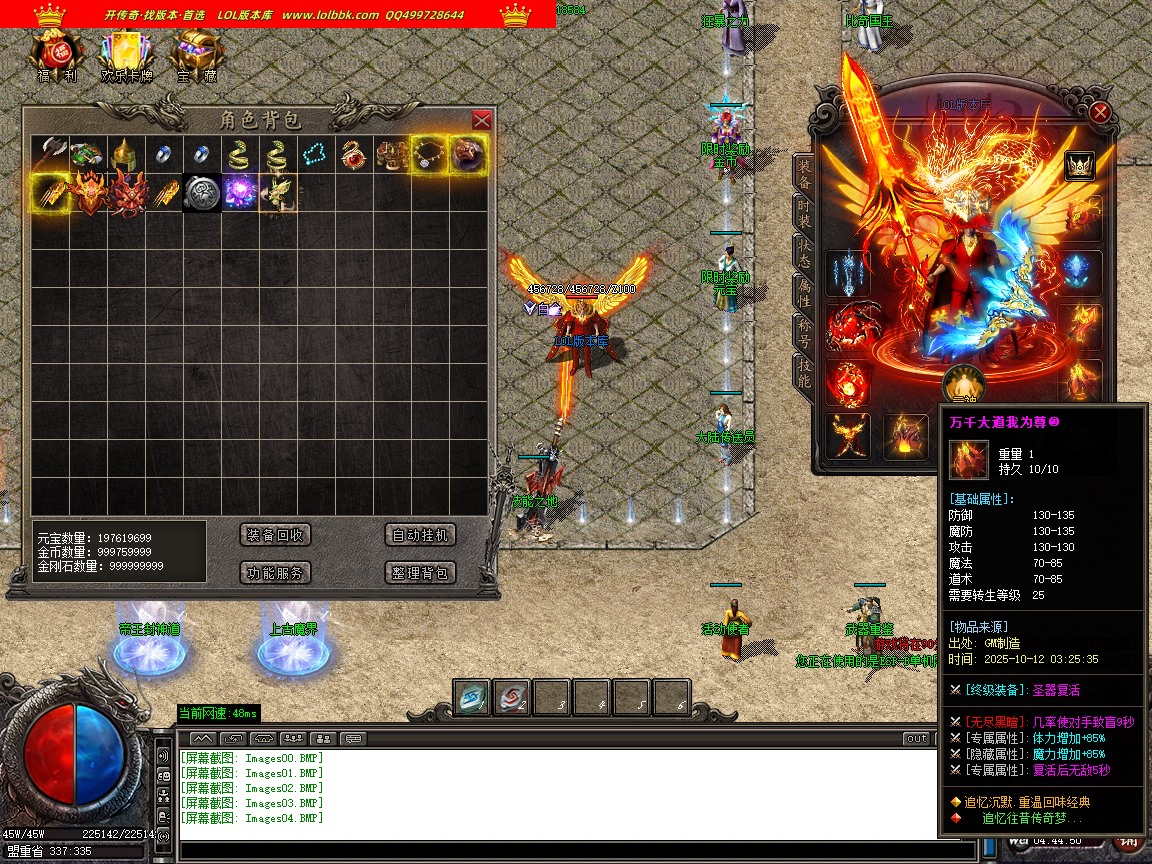The image size is (1152, 864).
Task: Sort the bag with 整理背包
Action: pyautogui.click(x=420, y=573)
